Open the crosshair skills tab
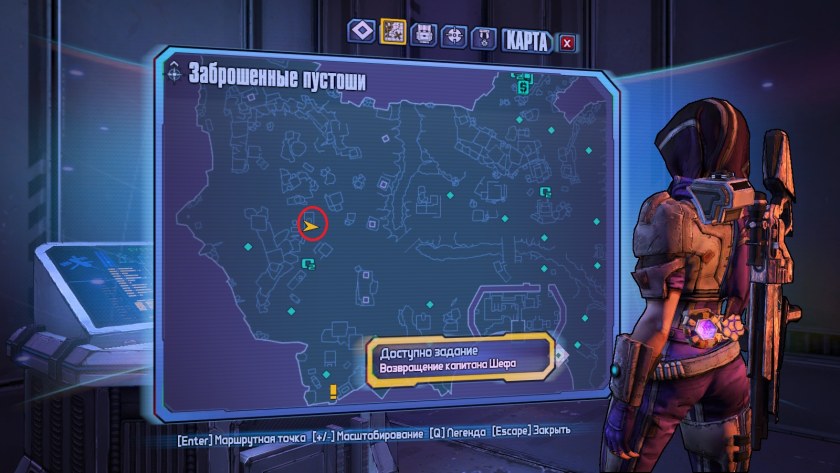This screenshot has height=473, width=840. (x=454, y=36)
